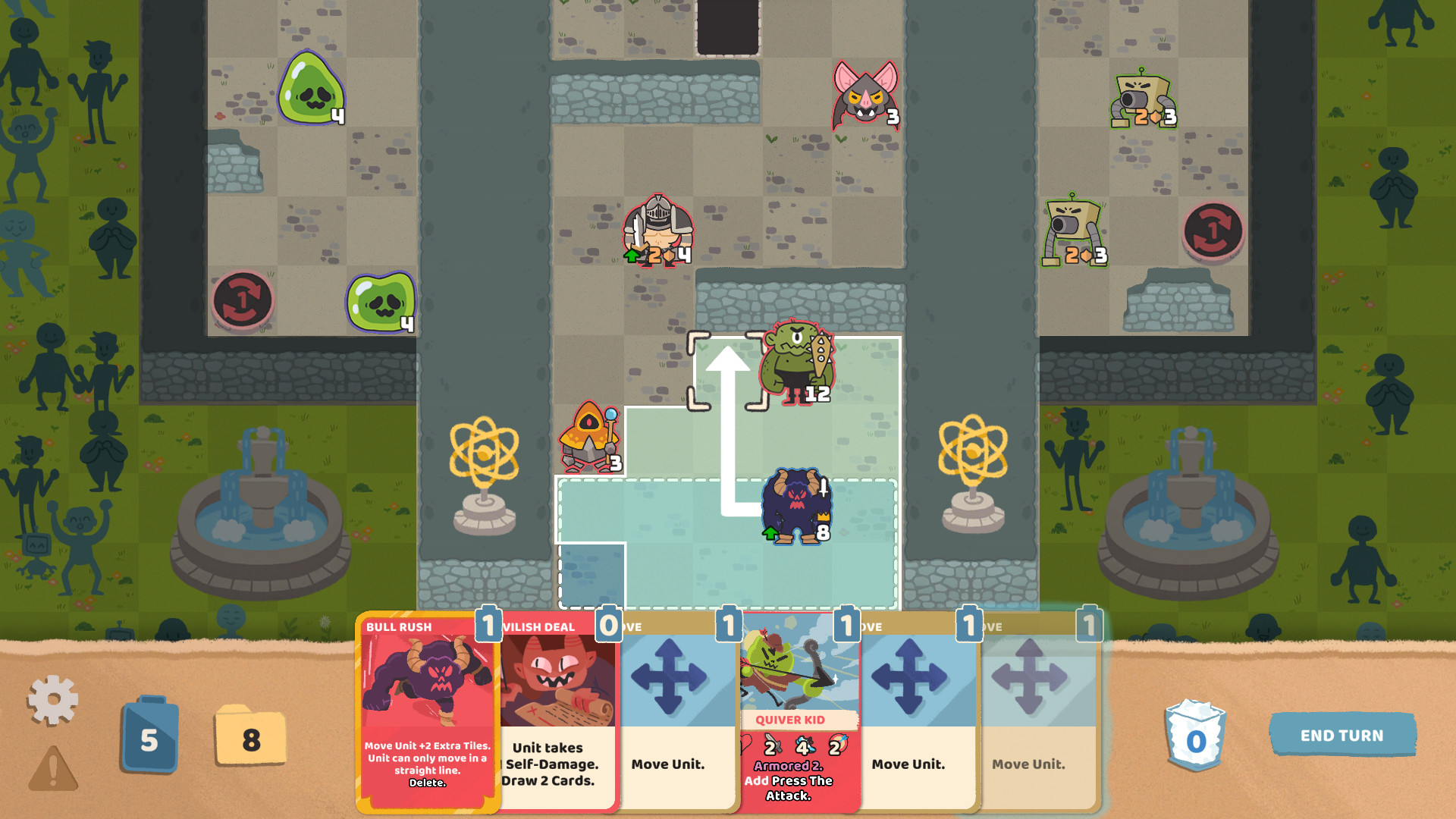1456x819 pixels.
Task: Click the green slime with 4 health
Action: (311, 87)
